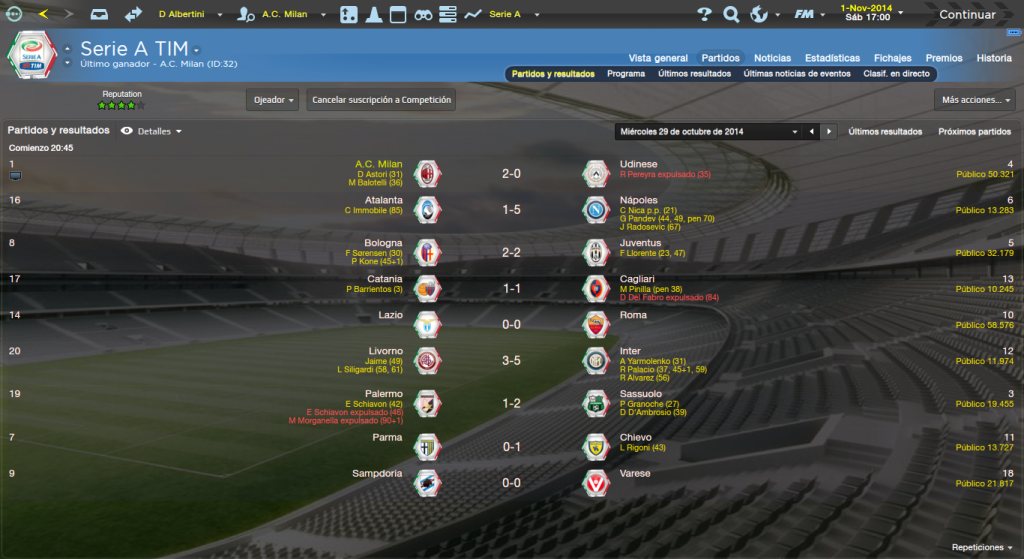Image resolution: width=1024 pixels, height=559 pixels.
Task: View Clasif. en directo sub-tab
Action: (x=896, y=74)
